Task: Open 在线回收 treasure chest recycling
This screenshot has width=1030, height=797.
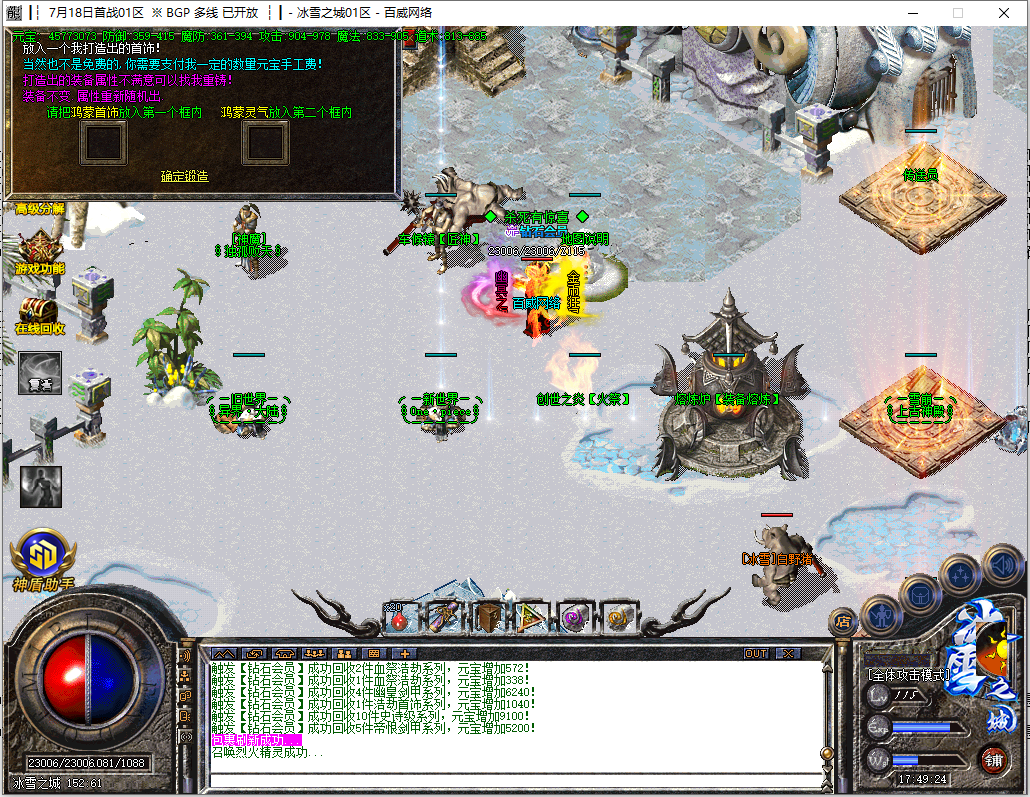Action: click(40, 314)
